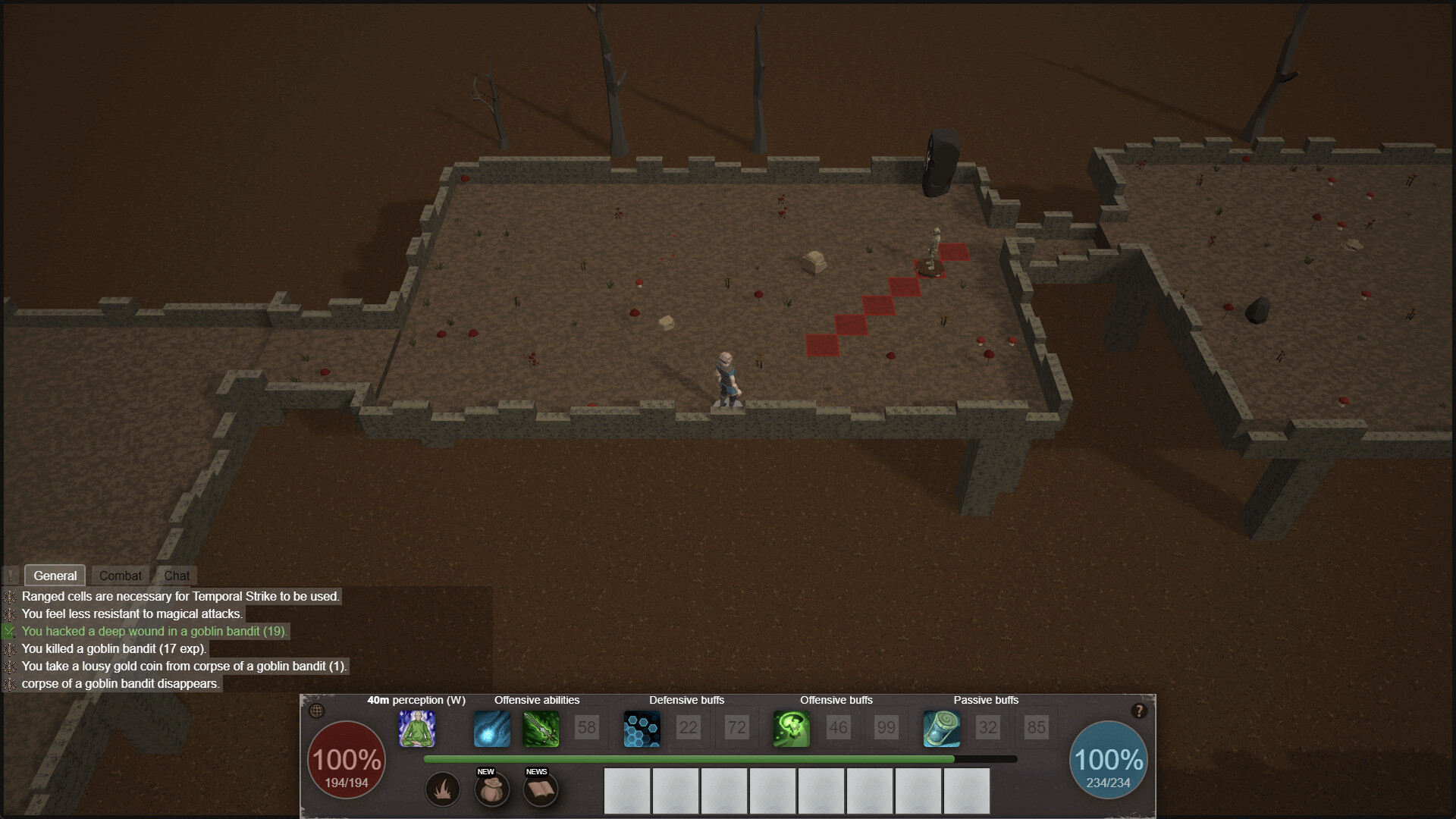Screen dimensions: 1456x819
Task: Click the empty ability slot numbered 58
Action: (586, 729)
